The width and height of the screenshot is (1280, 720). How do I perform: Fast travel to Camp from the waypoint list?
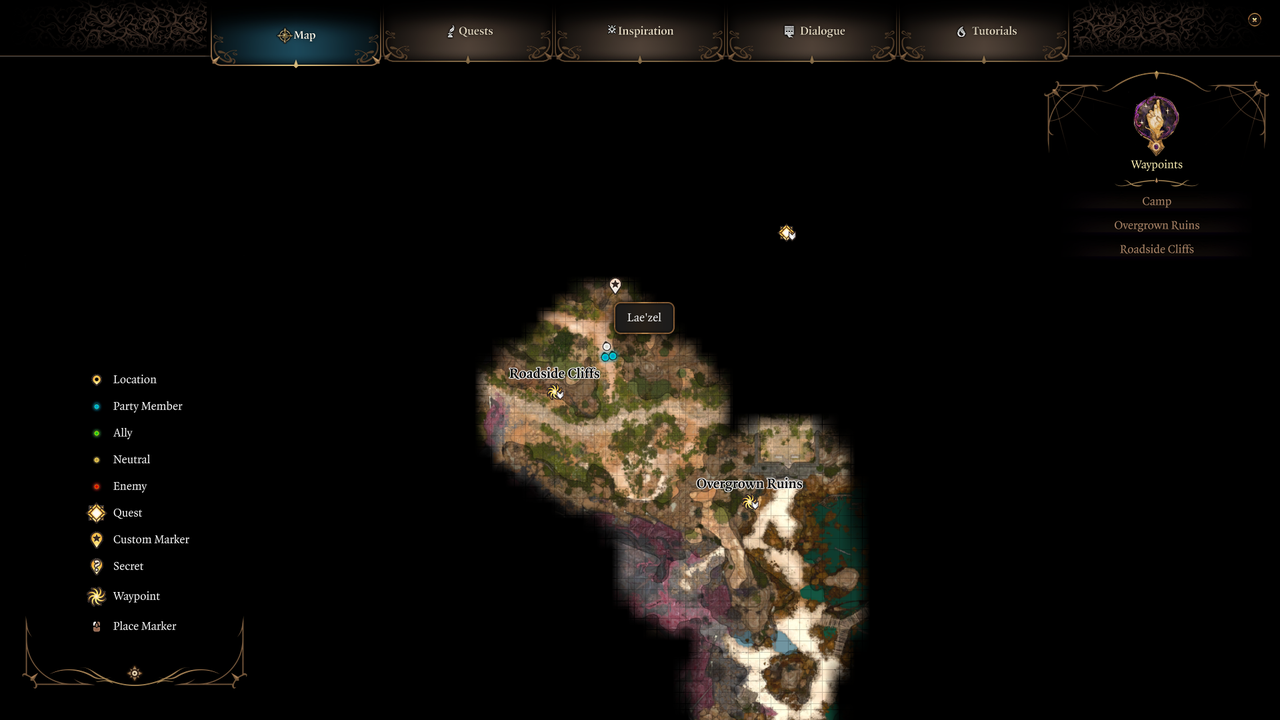click(x=1156, y=201)
